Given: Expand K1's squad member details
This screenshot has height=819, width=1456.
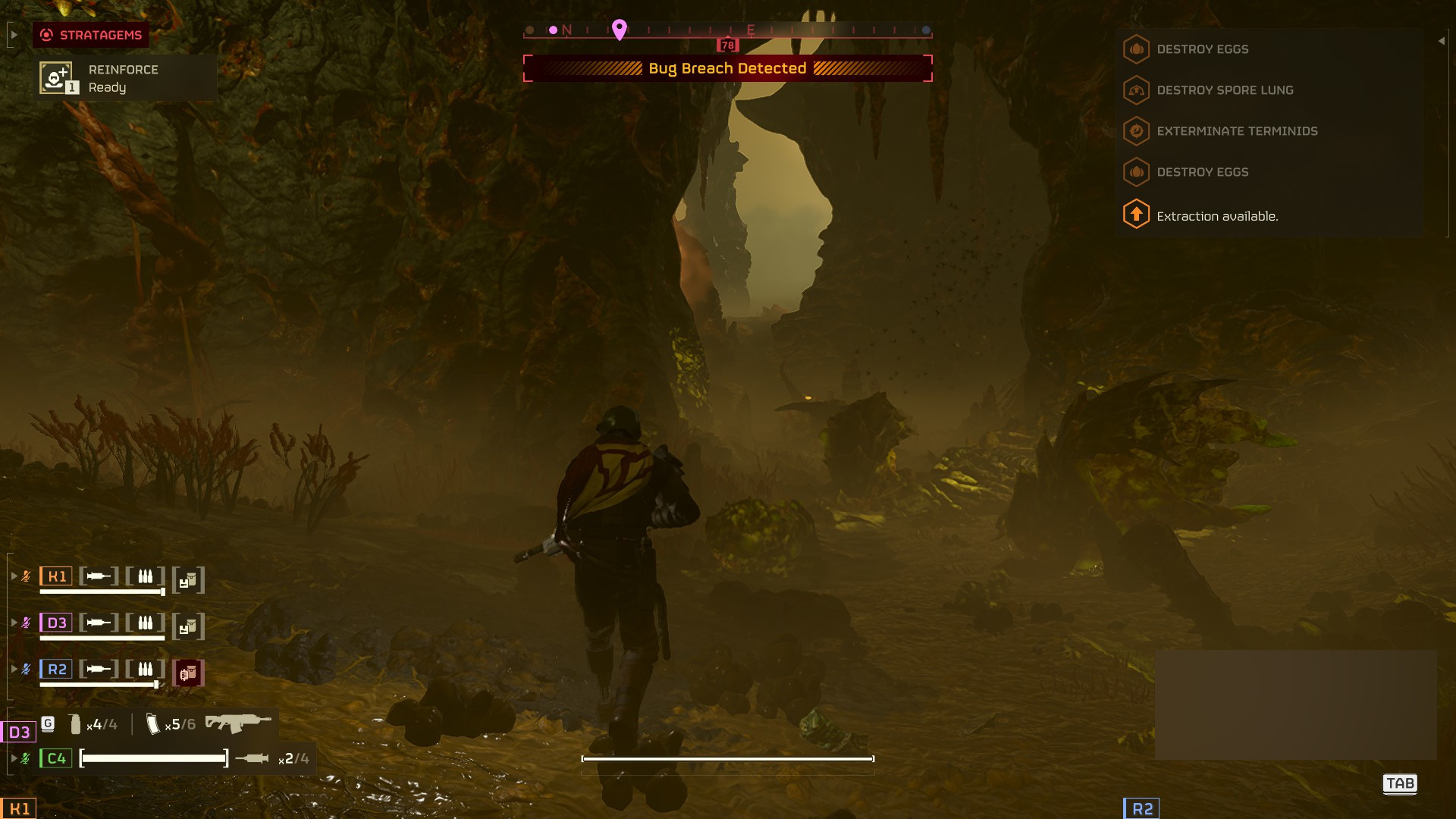Looking at the screenshot, I should coord(13,576).
